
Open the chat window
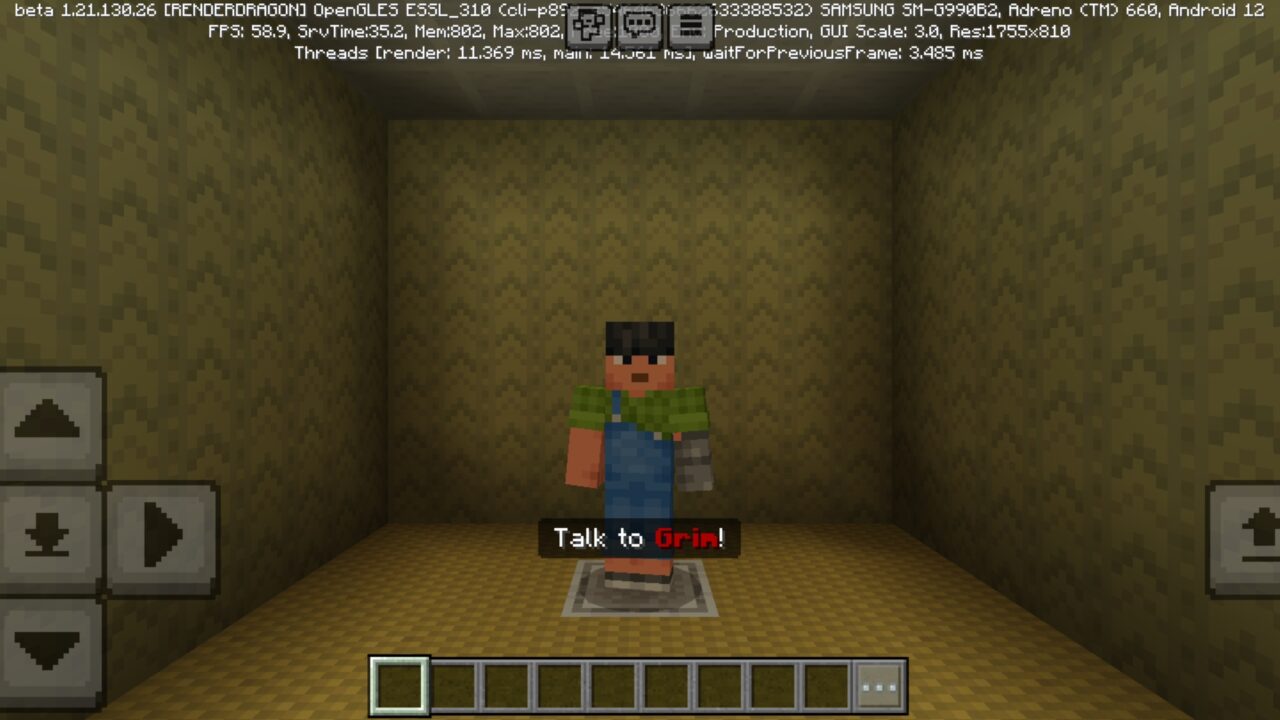coord(640,24)
